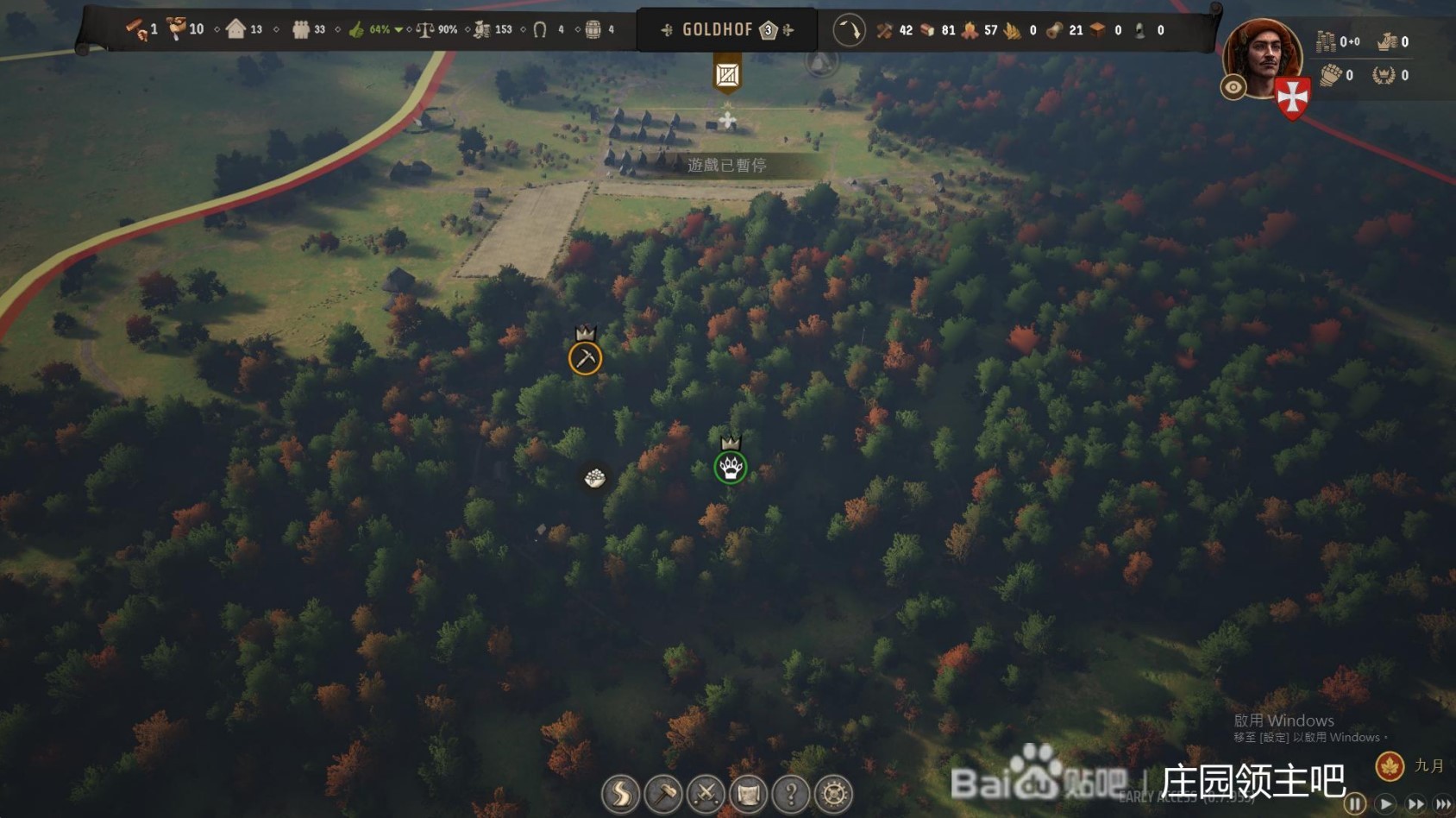The width and height of the screenshot is (1456, 818).
Task: Select the green paw hunting marker
Action: coord(731,468)
